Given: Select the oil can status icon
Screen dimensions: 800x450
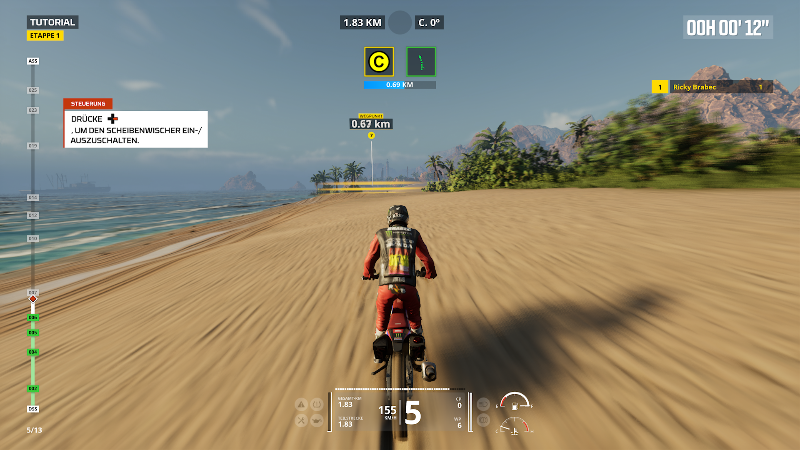Looking at the screenshot, I should 317,421.
